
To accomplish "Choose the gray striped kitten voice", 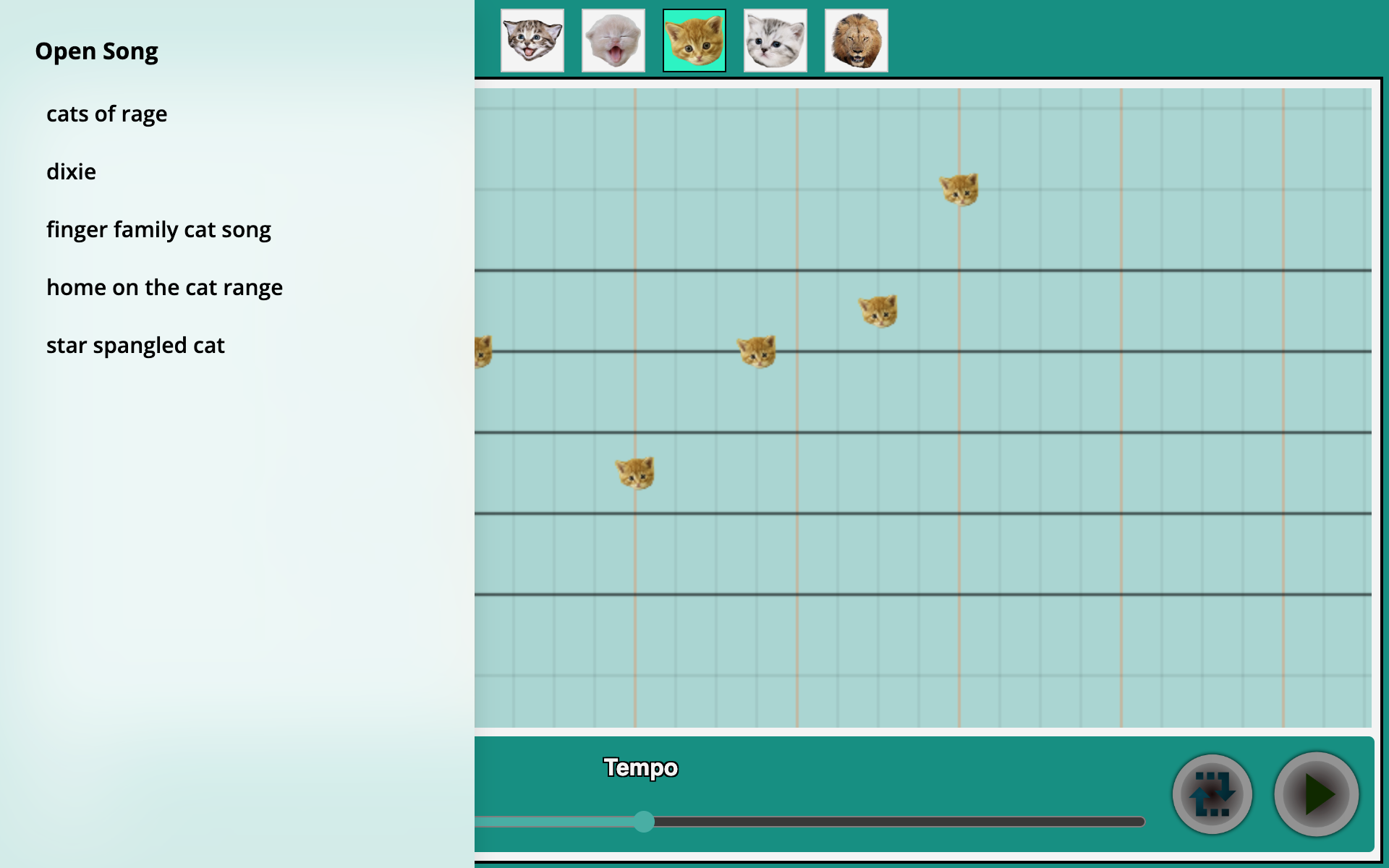I will click(775, 40).
